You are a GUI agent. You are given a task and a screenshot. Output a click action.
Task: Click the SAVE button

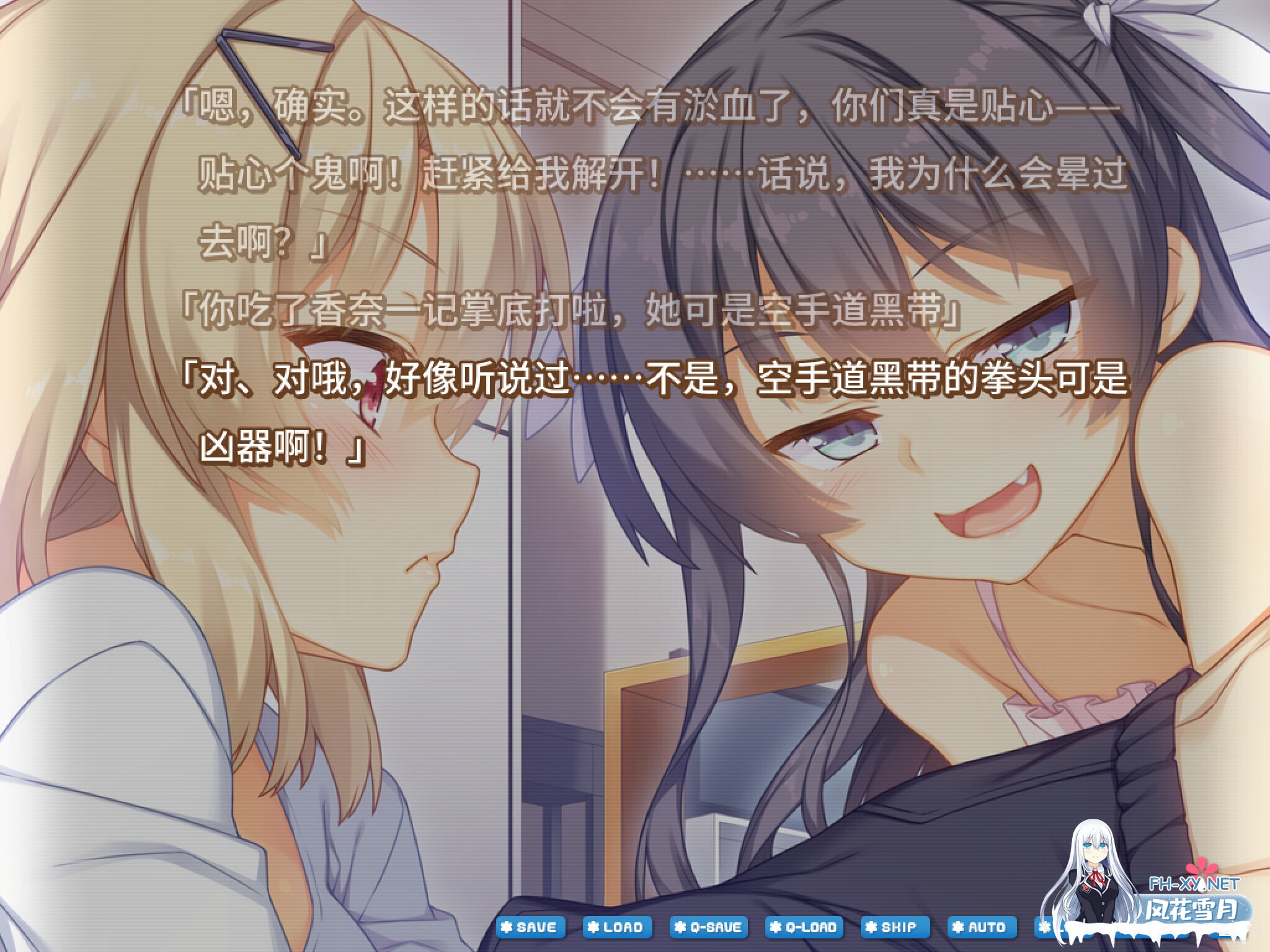[530, 928]
